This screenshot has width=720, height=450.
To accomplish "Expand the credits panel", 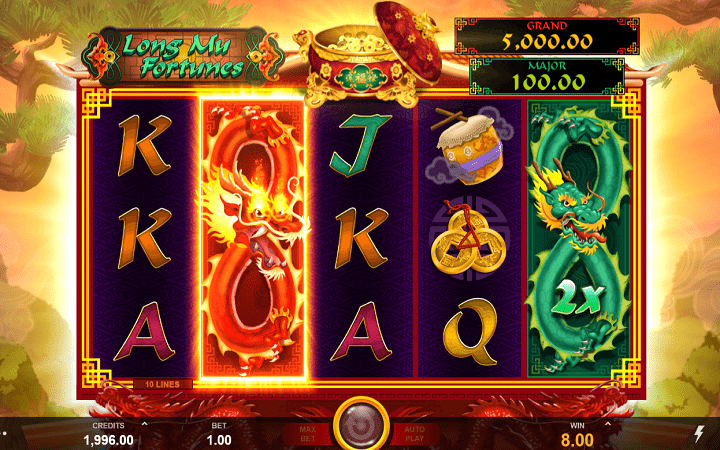I will click(x=144, y=423).
